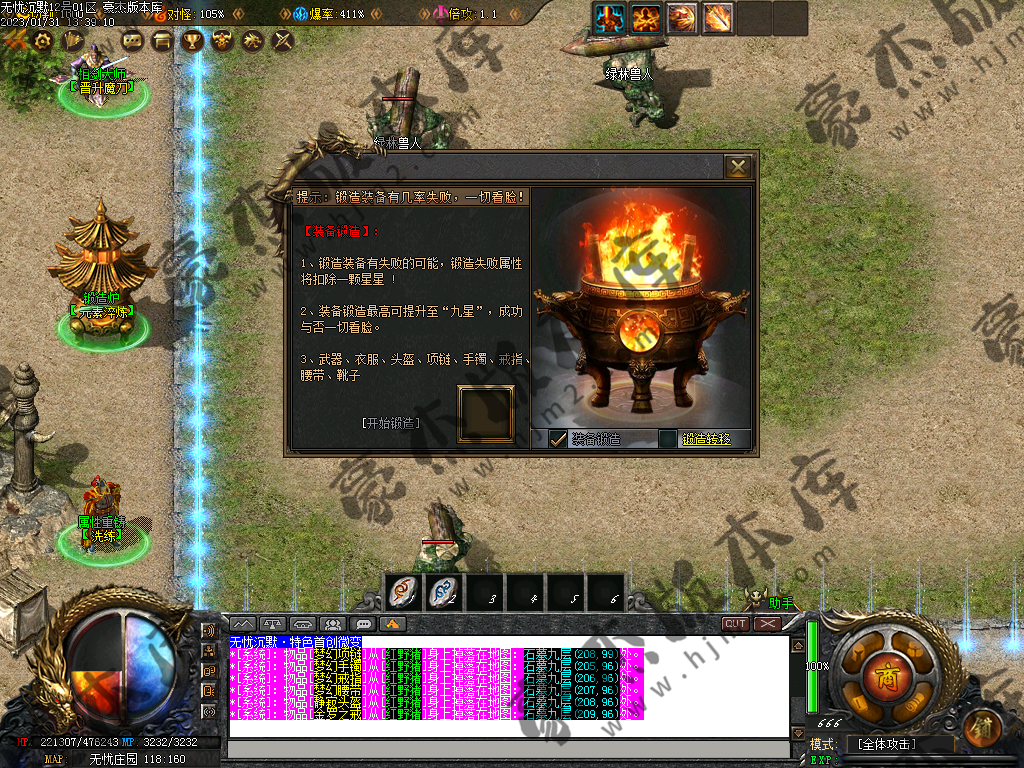Open the crossed swords icon
This screenshot has height=768, width=1024.
pos(282,40)
